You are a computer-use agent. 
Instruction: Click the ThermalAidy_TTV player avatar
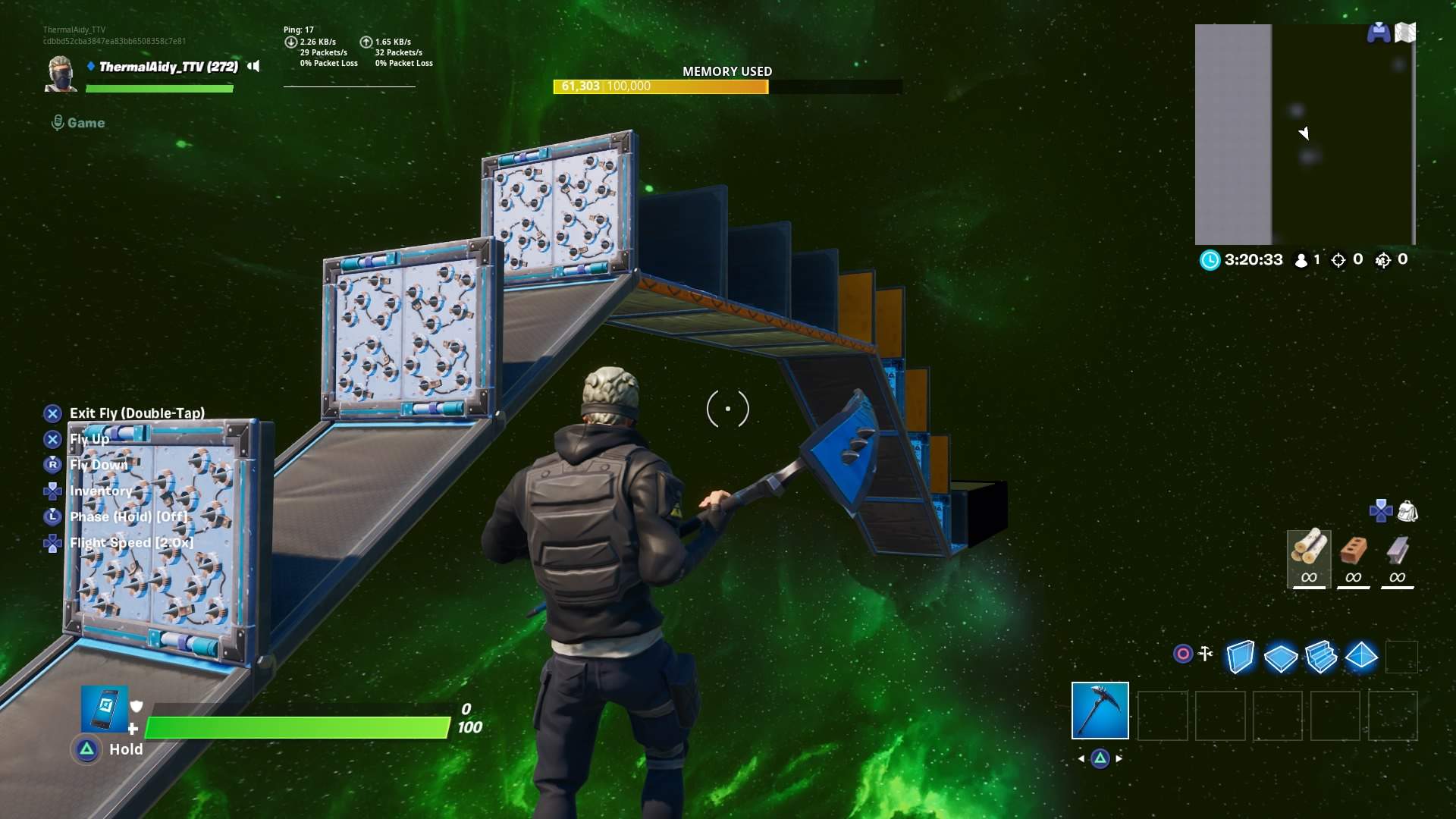tap(61, 74)
